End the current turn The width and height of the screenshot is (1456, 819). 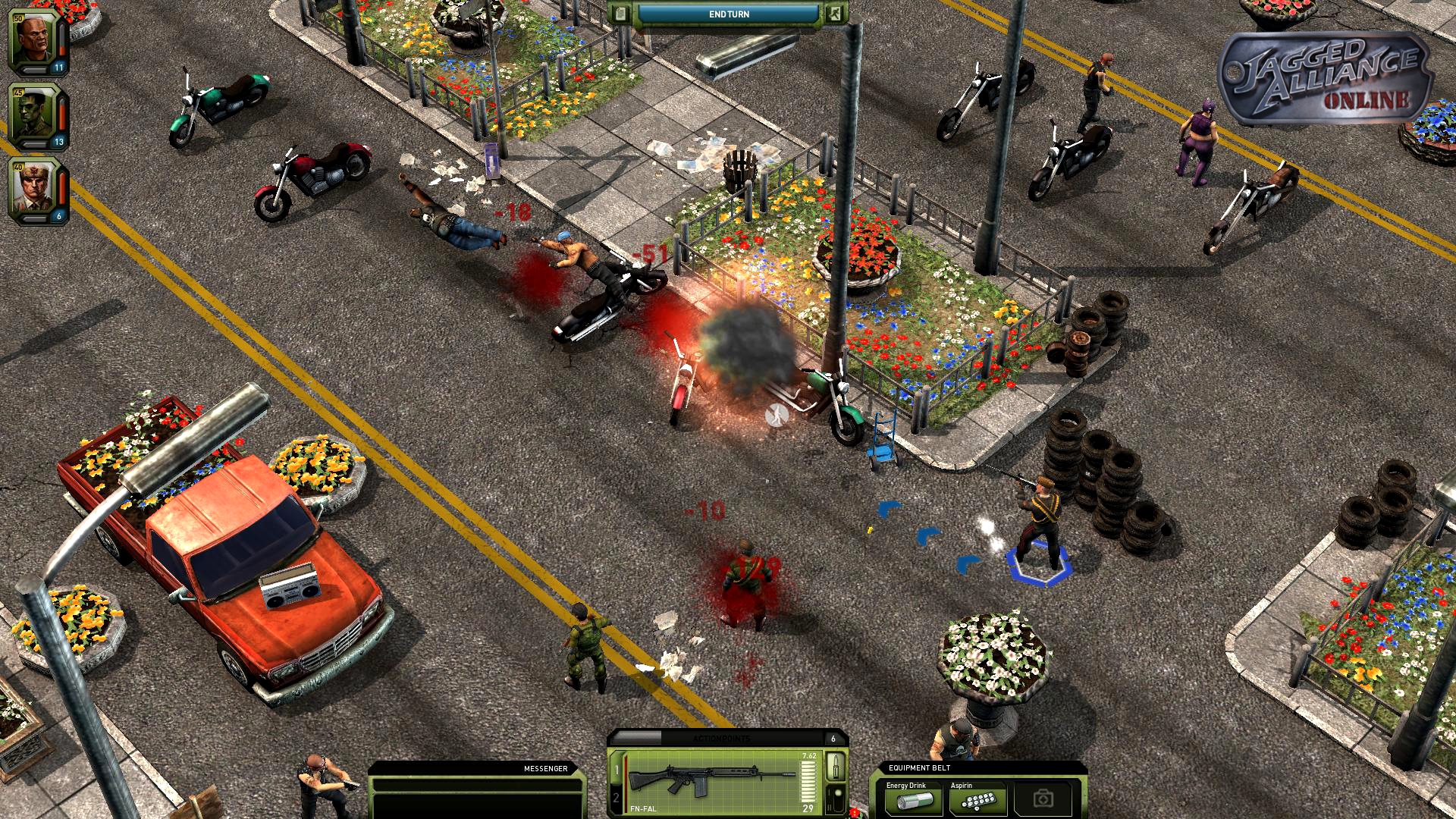pyautogui.click(x=728, y=14)
